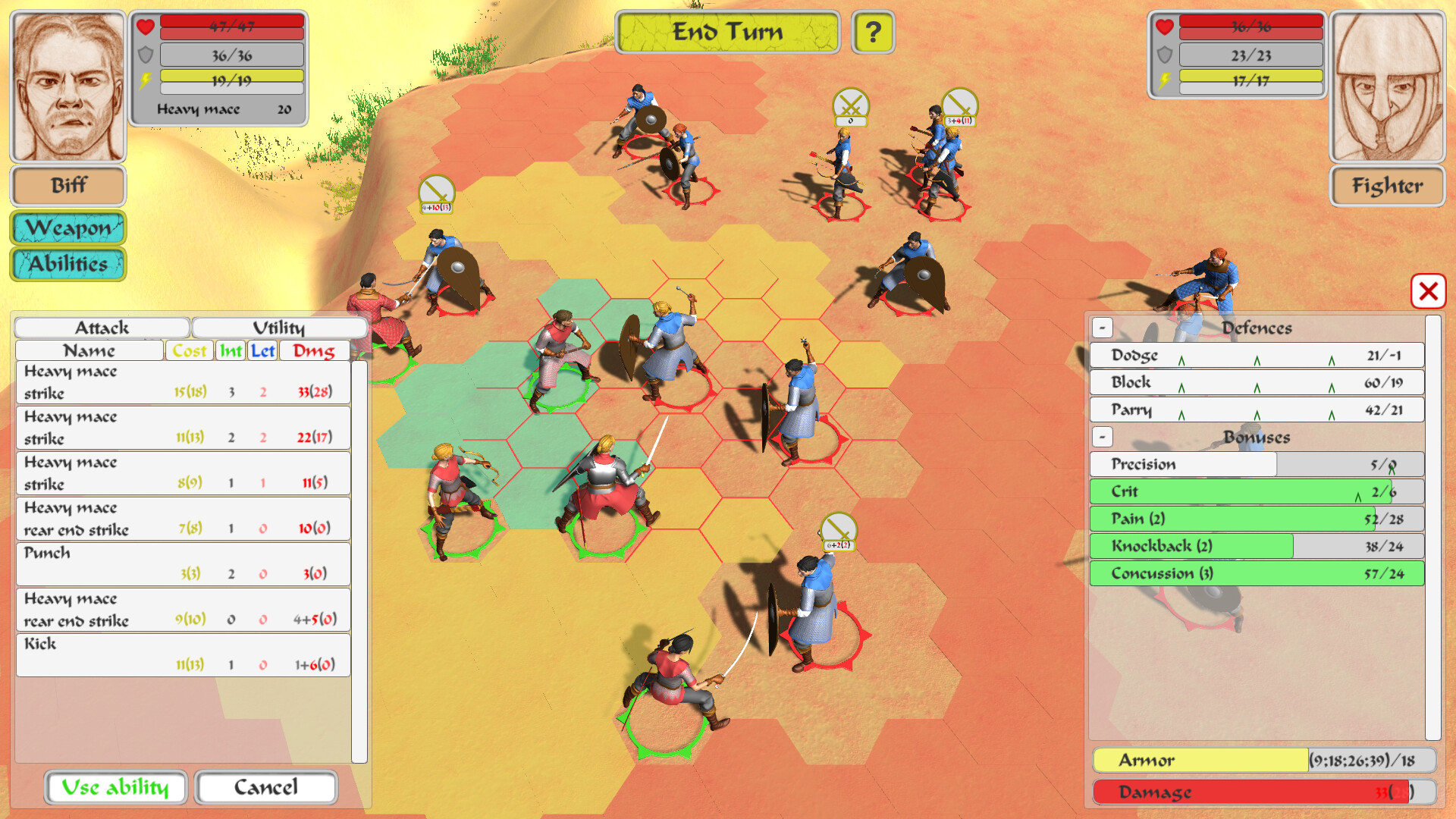Select the crossed-swords indicator showing 0
Image resolution: width=1456 pixels, height=819 pixels.
click(x=849, y=108)
